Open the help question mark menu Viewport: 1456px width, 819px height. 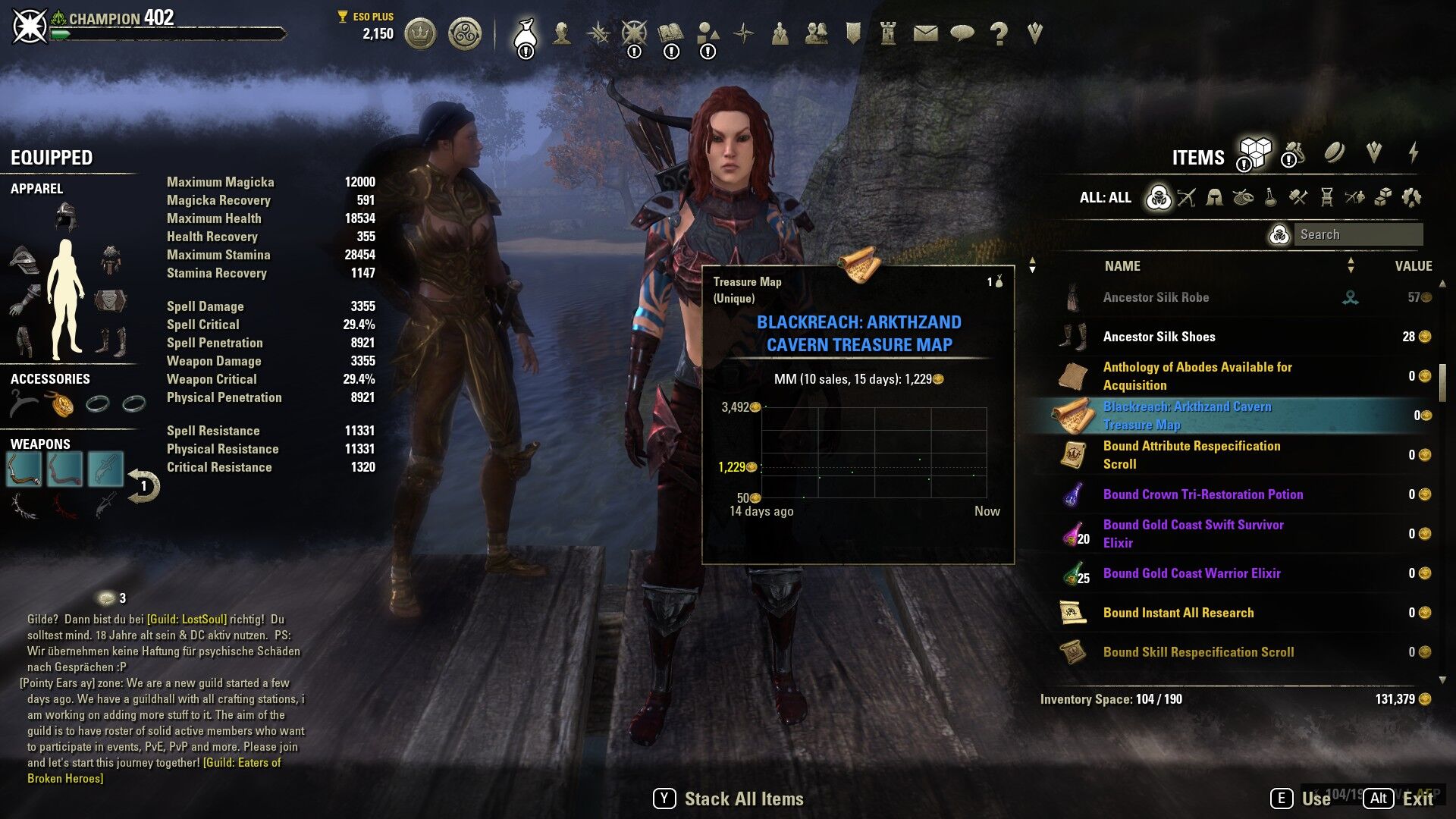999,33
